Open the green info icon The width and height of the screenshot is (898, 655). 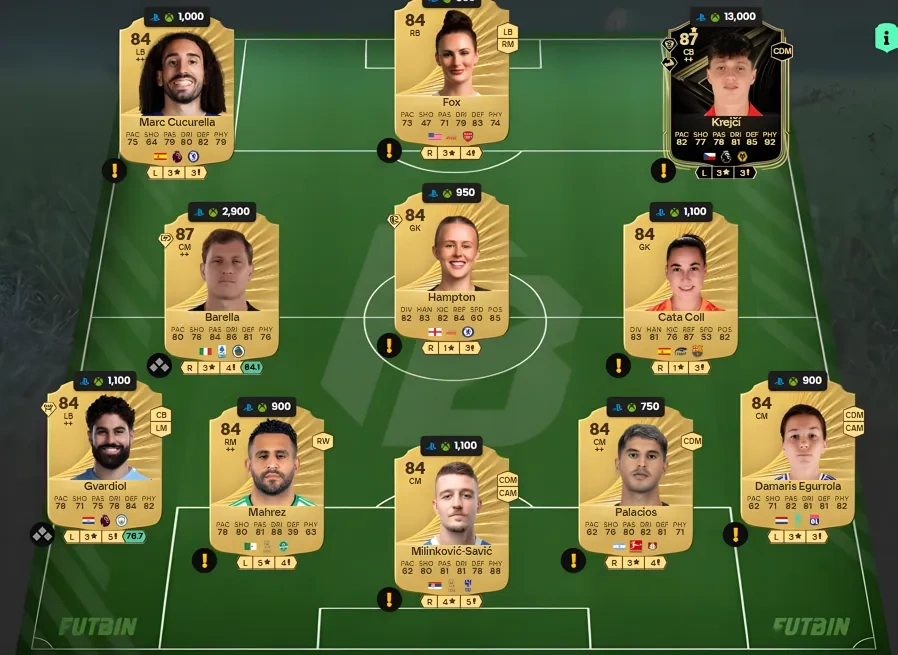[x=886, y=38]
